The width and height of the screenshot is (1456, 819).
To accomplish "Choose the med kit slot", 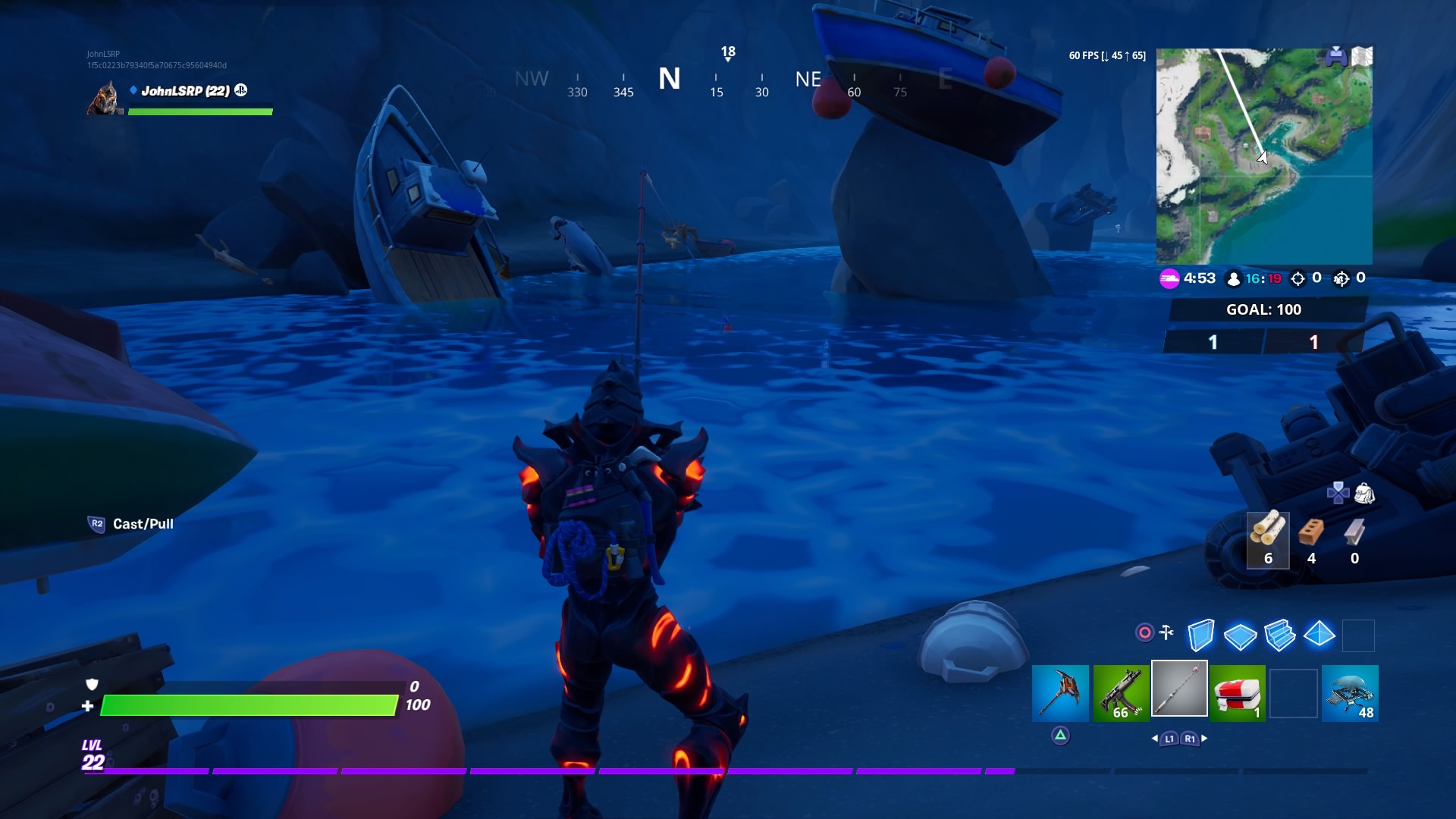I will pos(1237,692).
